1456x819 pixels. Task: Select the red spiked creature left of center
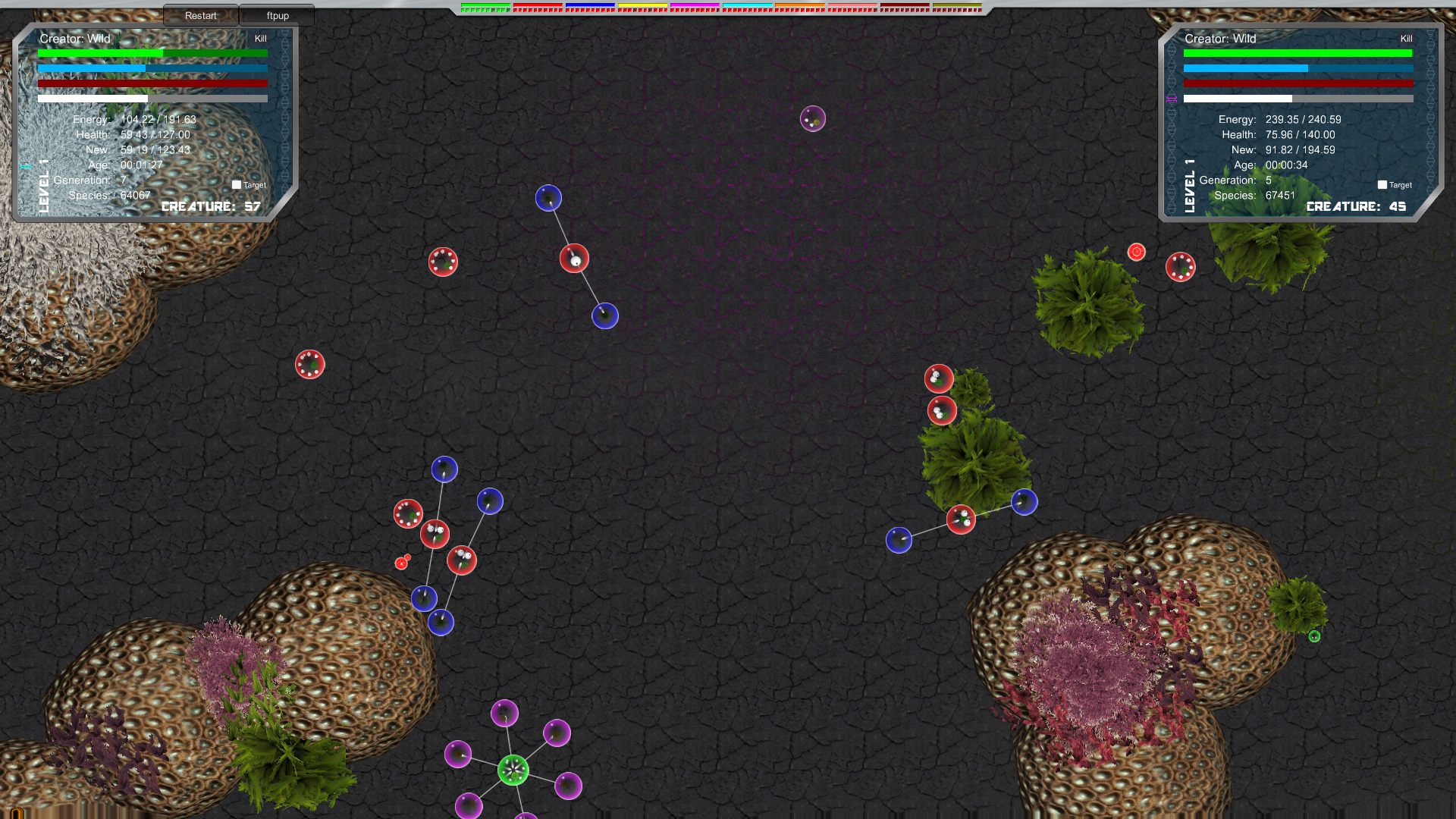(309, 364)
